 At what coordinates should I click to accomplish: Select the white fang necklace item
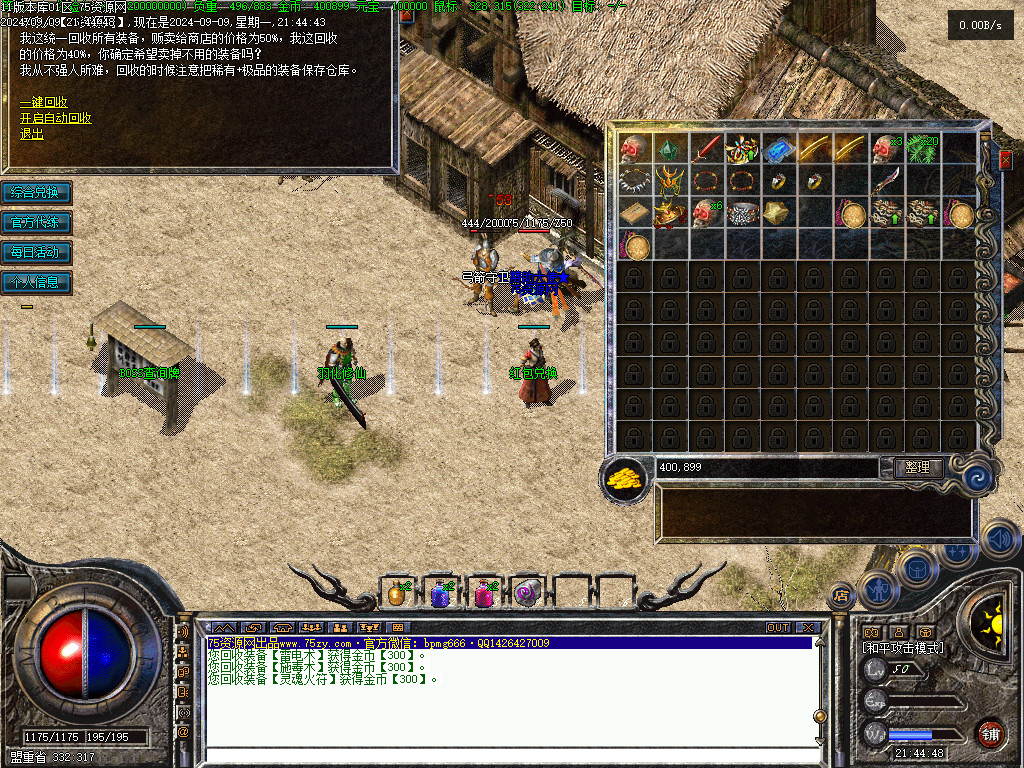pos(635,181)
